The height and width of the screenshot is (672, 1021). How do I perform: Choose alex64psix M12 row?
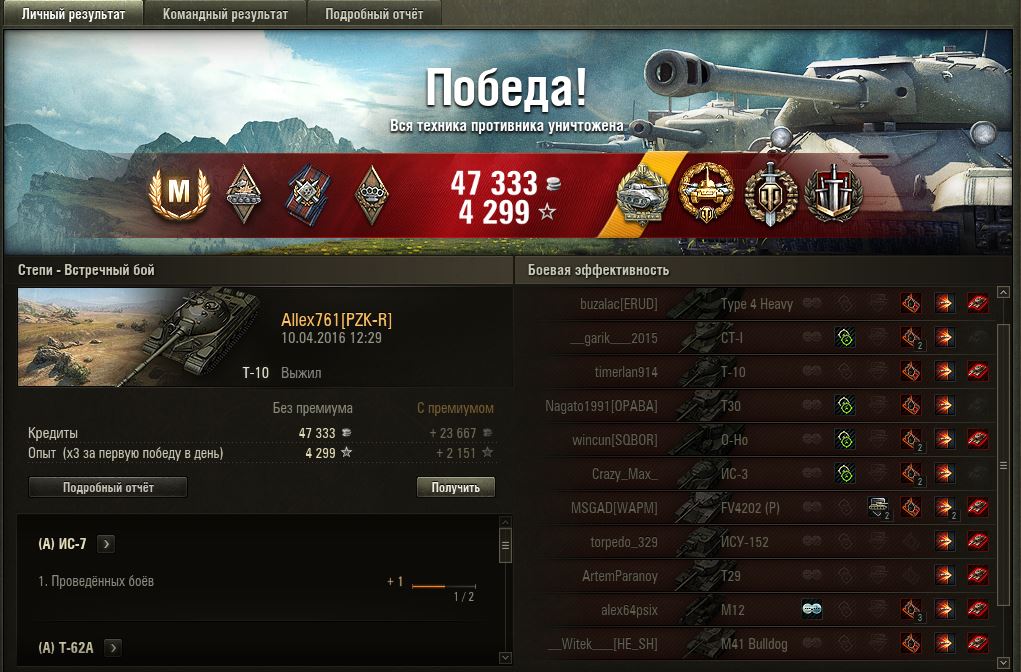(x=700, y=610)
